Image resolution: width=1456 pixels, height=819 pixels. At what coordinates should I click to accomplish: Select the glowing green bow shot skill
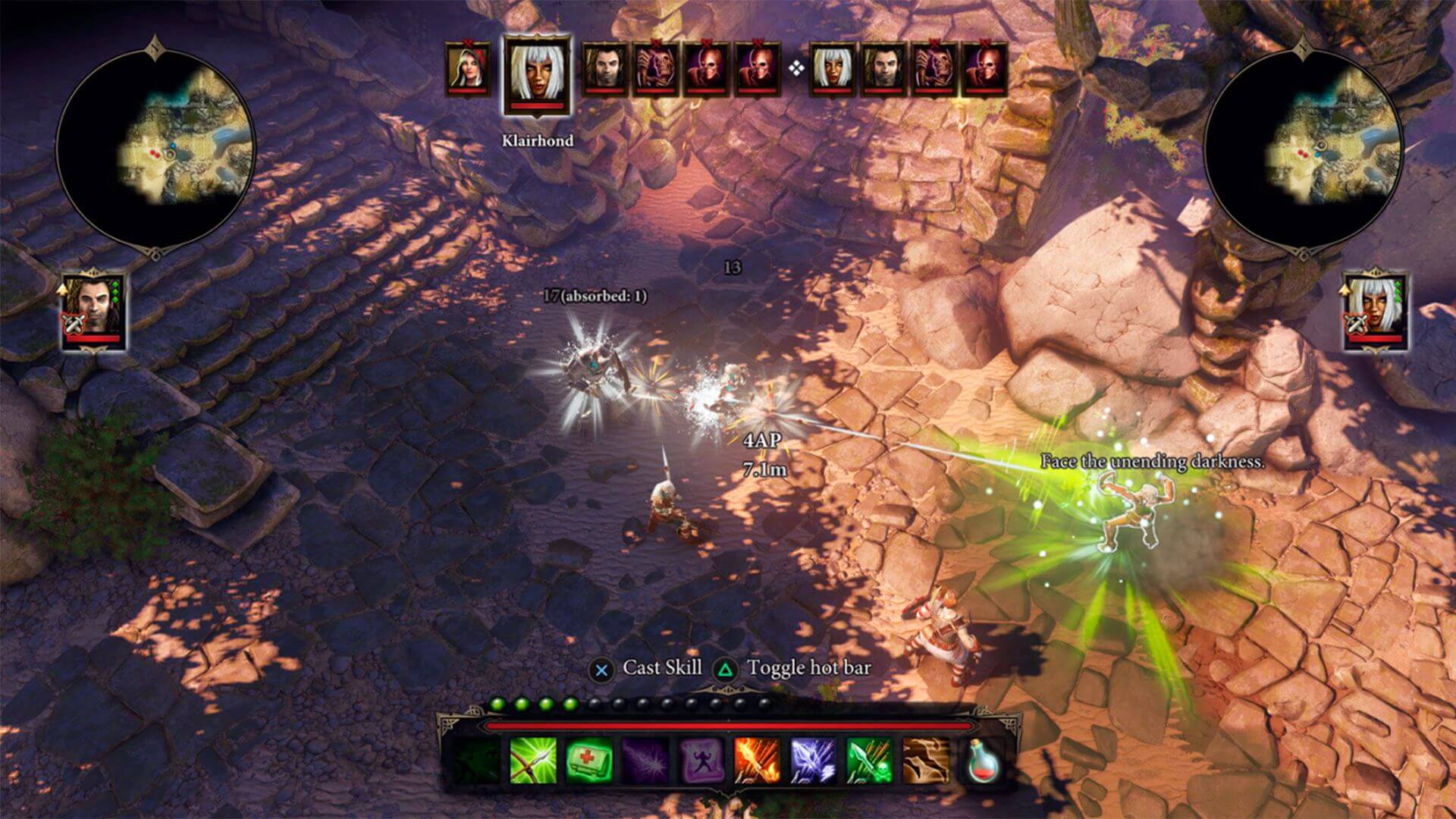pyautogui.click(x=532, y=760)
